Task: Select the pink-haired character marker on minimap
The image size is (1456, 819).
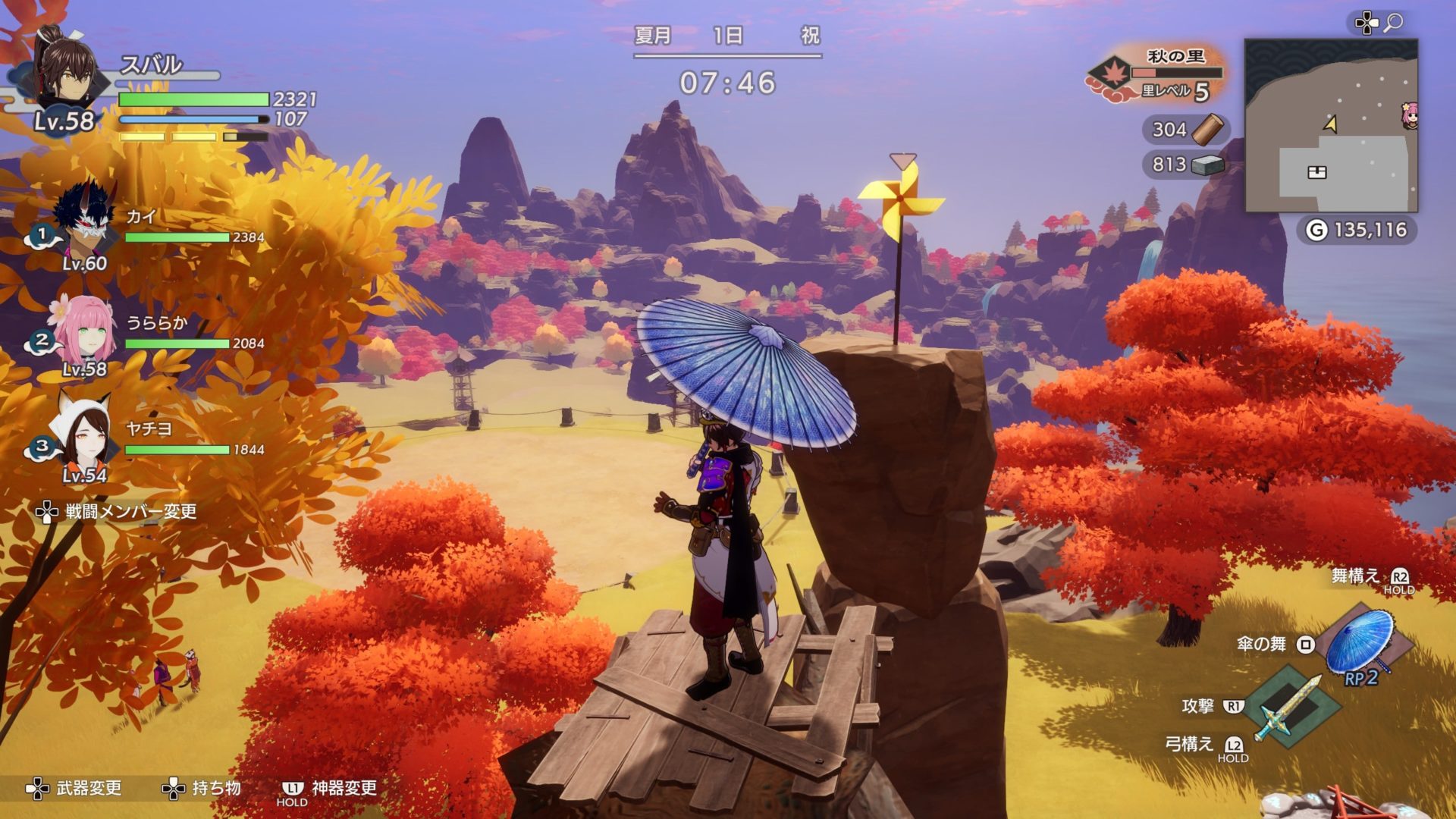Action: [x=1410, y=115]
